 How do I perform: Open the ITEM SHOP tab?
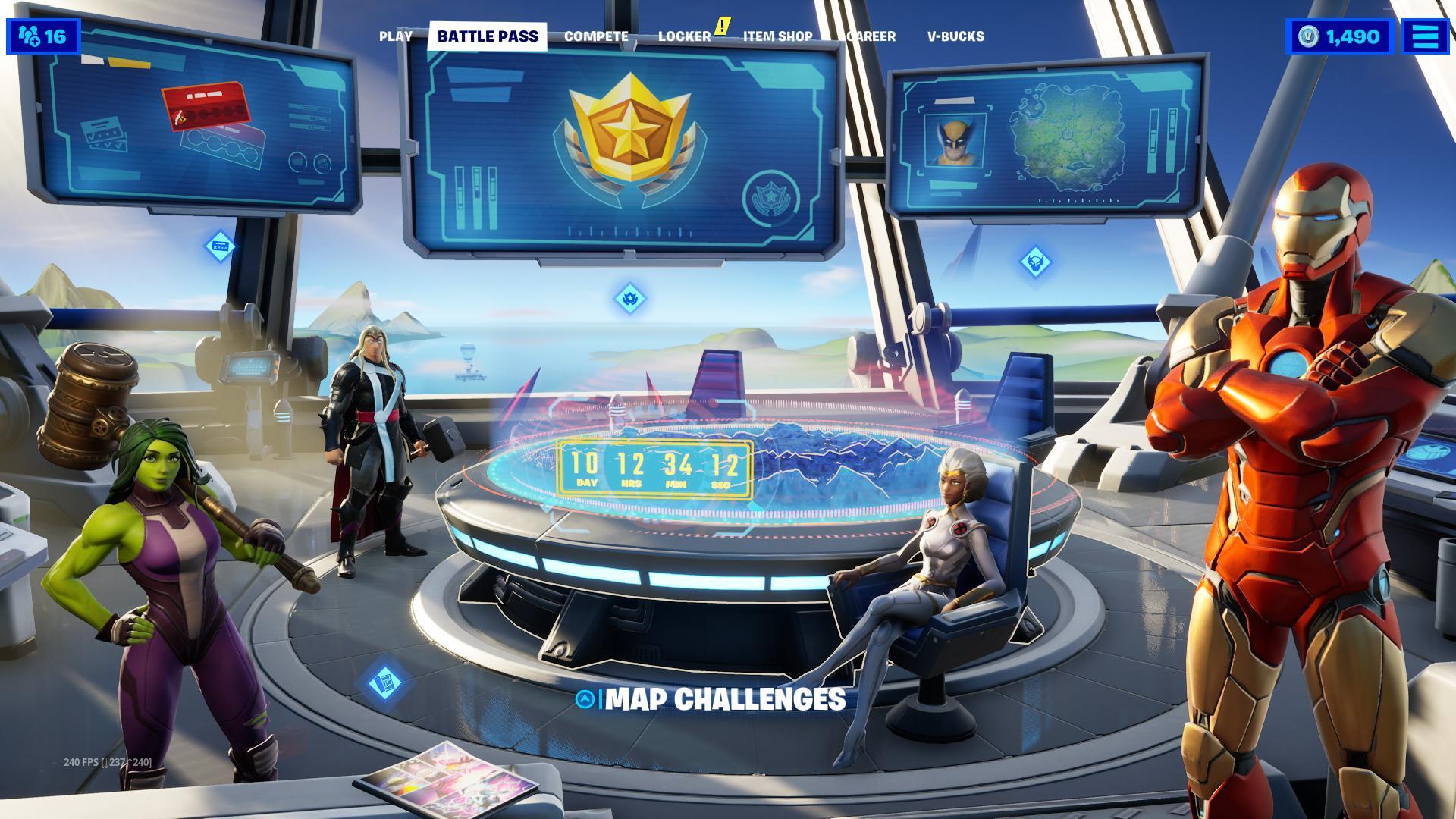pos(777,36)
